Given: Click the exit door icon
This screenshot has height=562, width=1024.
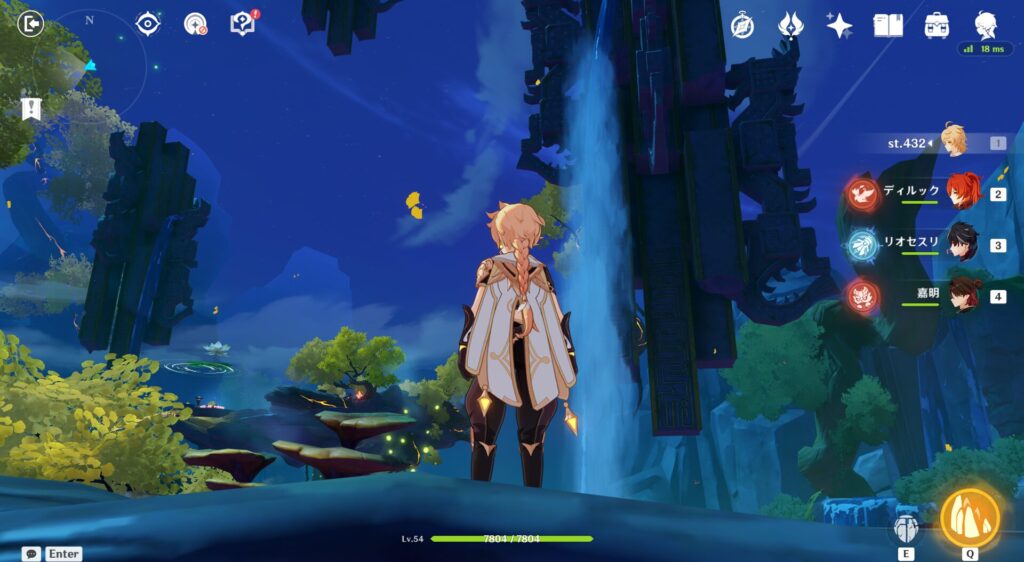Looking at the screenshot, I should click(x=32, y=23).
